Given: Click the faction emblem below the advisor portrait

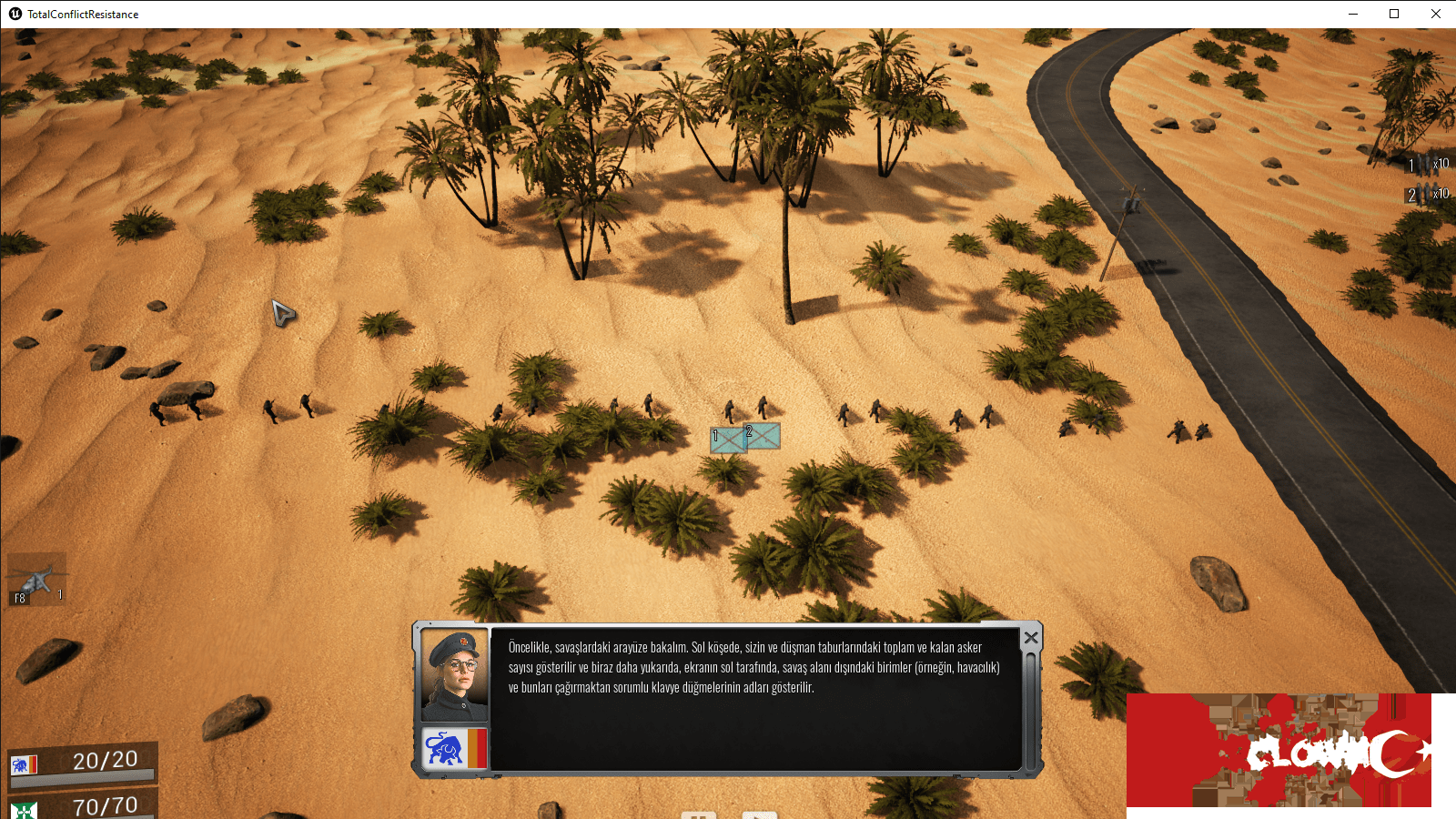Looking at the screenshot, I should (x=455, y=748).
